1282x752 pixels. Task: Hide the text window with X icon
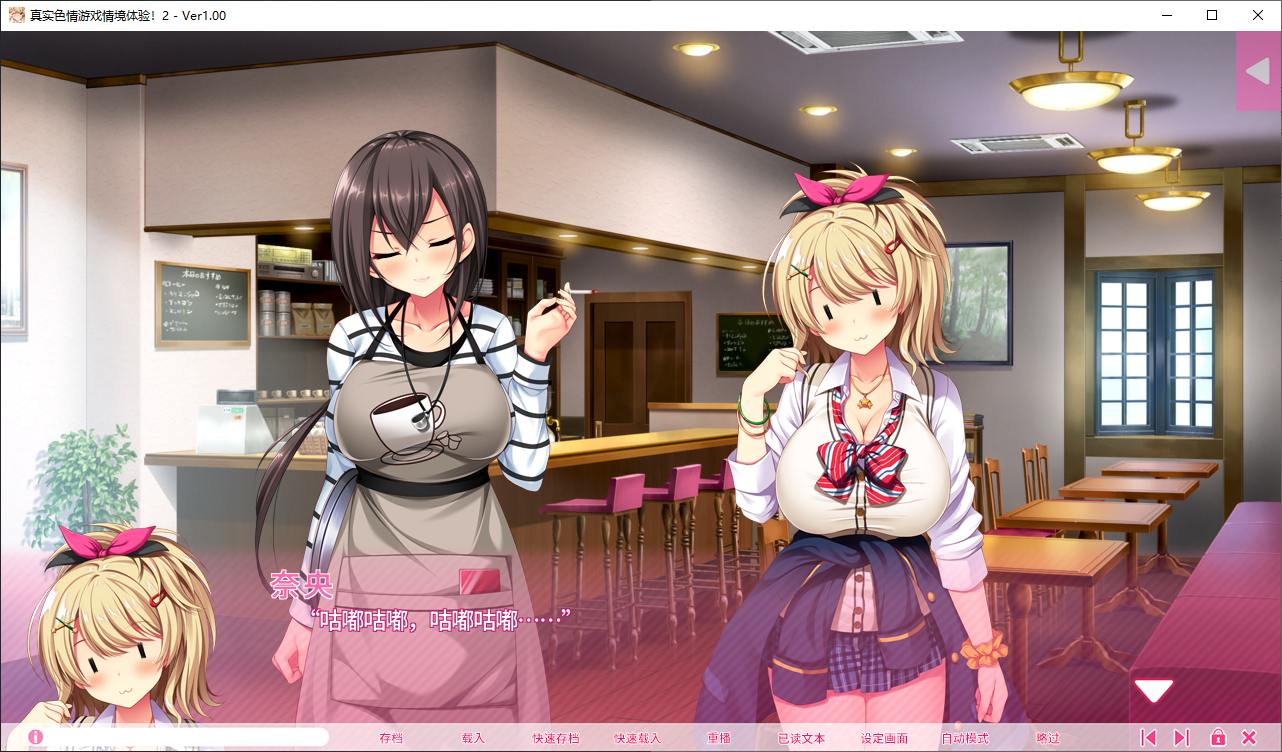pyautogui.click(x=1249, y=738)
